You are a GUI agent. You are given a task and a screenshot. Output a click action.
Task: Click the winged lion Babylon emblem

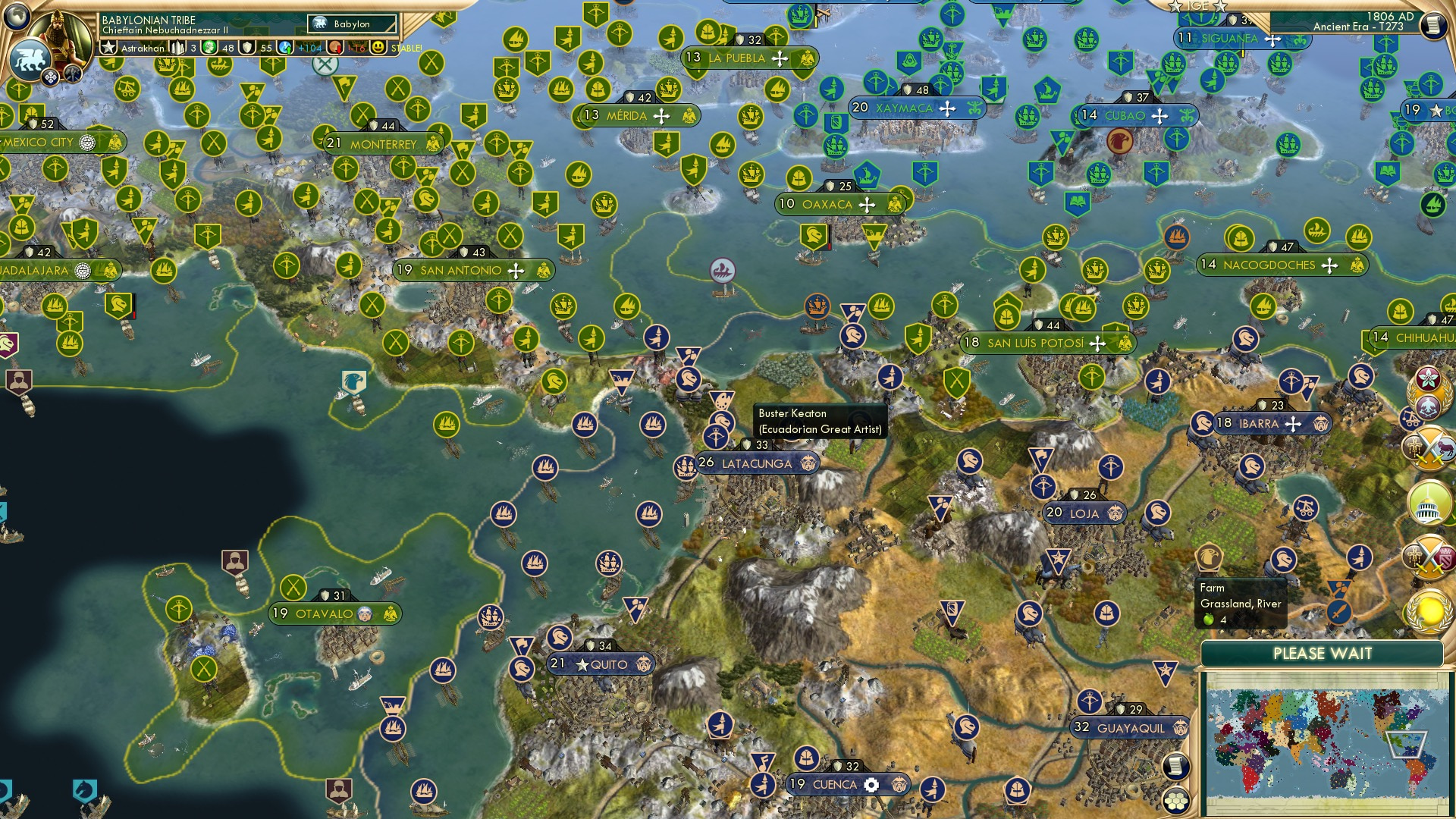(x=29, y=59)
